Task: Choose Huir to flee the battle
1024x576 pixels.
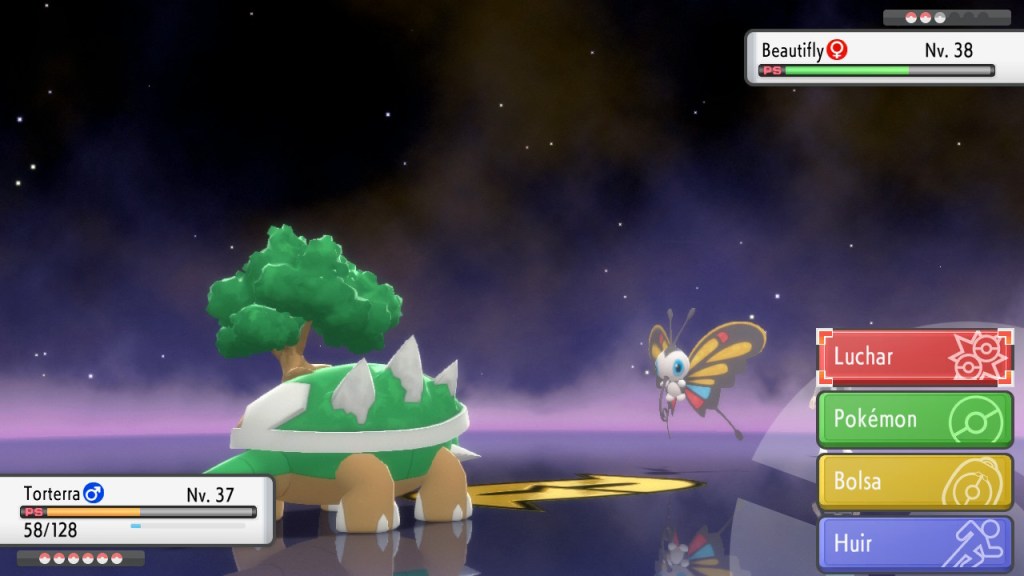Action: click(915, 544)
